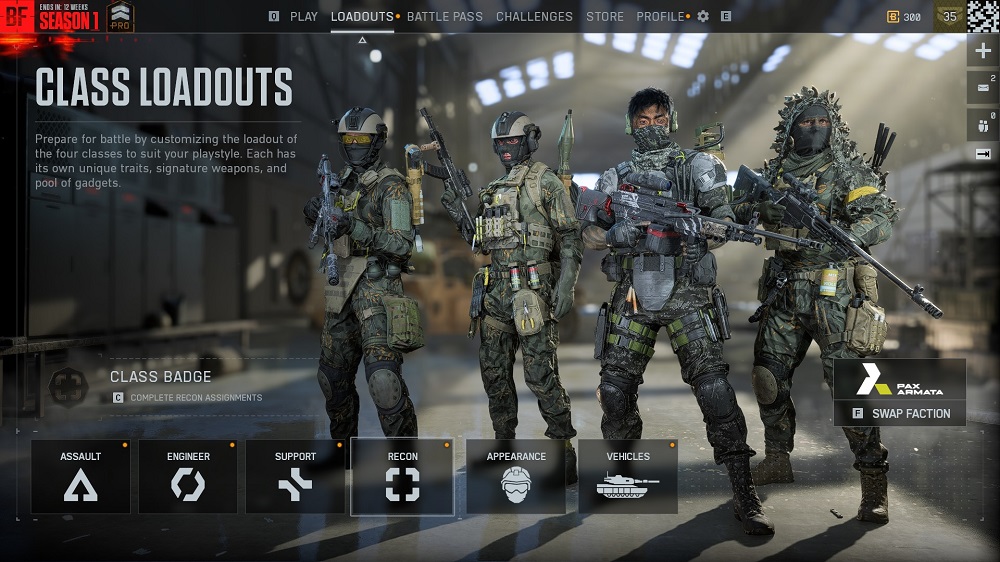
Task: Open the player rank 35 badge
Action: 950,16
